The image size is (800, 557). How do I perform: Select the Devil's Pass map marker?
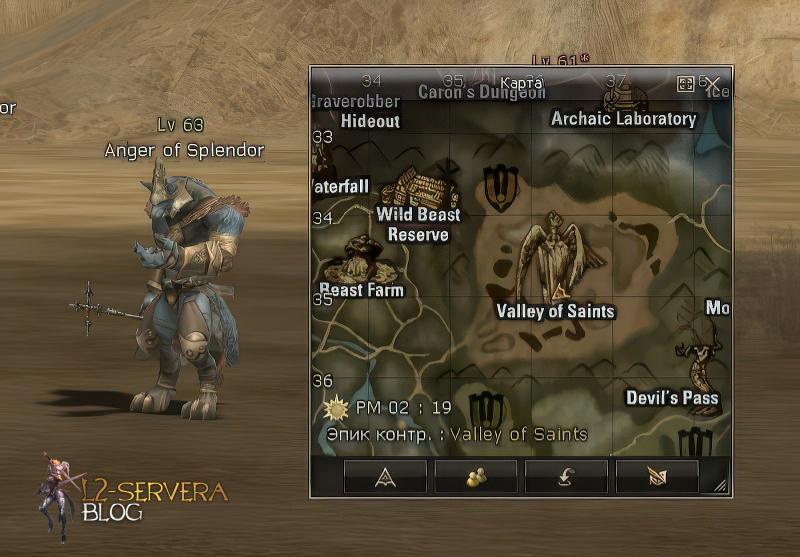point(698,360)
